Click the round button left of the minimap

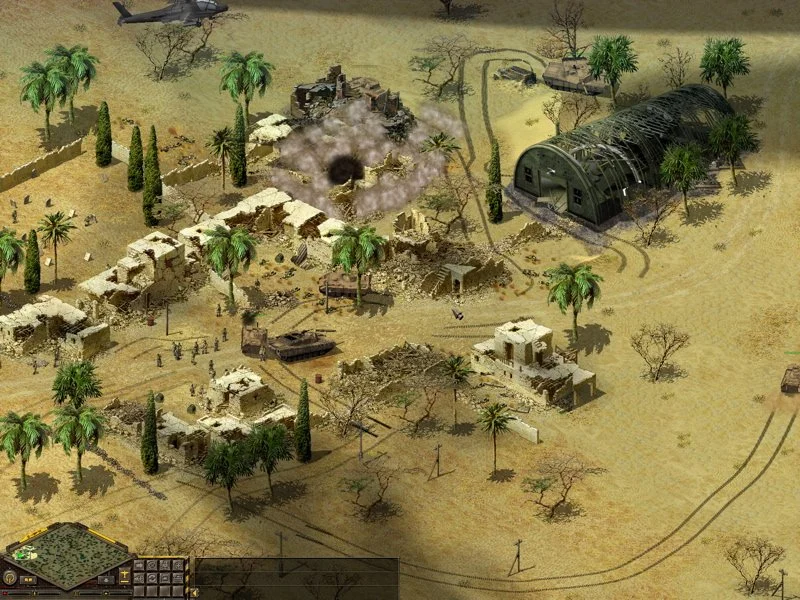point(10,577)
